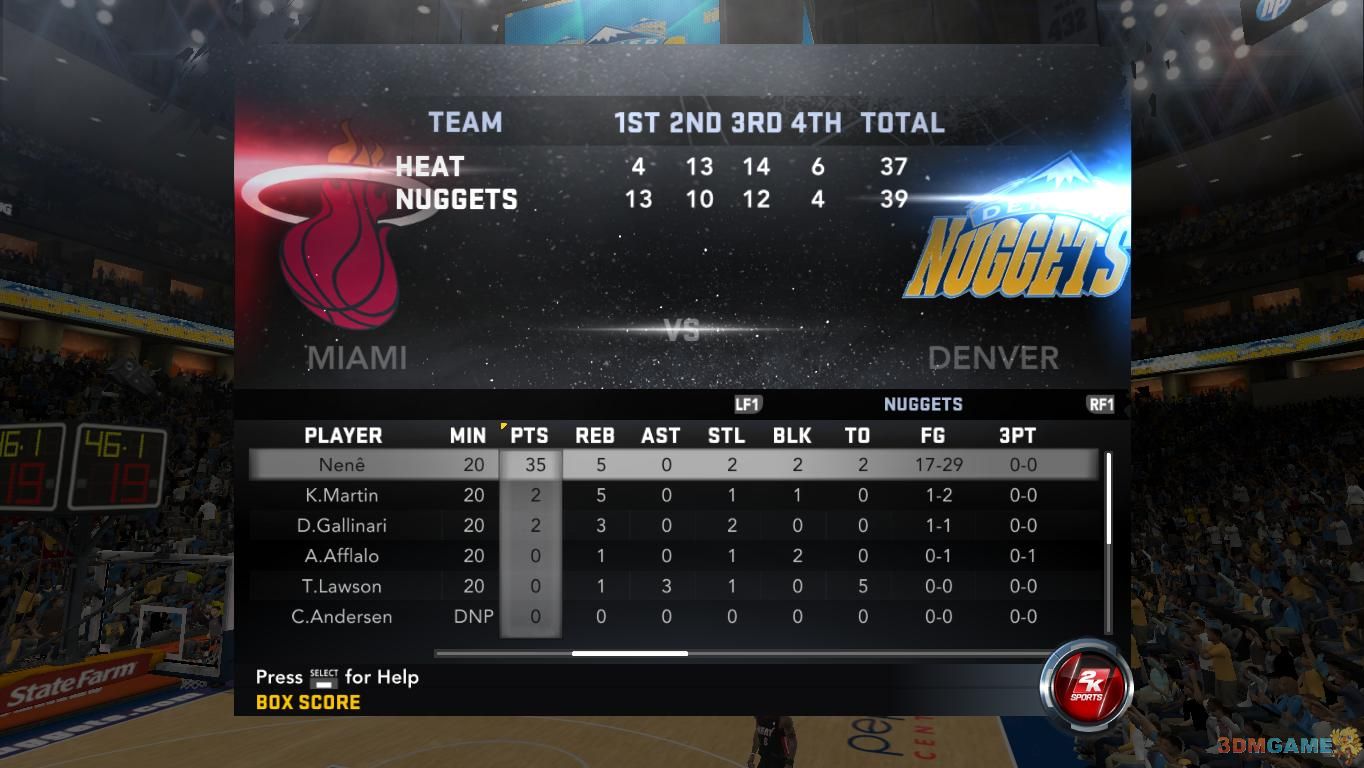This screenshot has height=768, width=1364.
Task: Sort by the STL column header
Action: point(726,436)
